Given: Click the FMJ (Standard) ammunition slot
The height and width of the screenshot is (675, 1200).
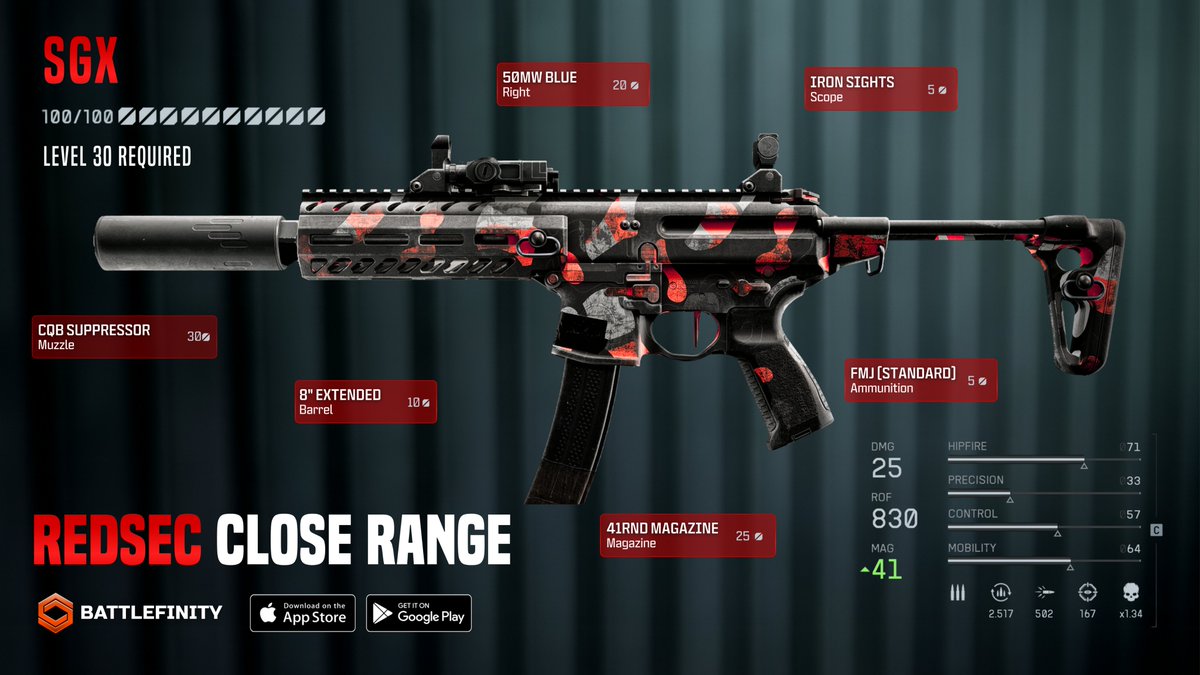Looking at the screenshot, I should pos(920,380).
